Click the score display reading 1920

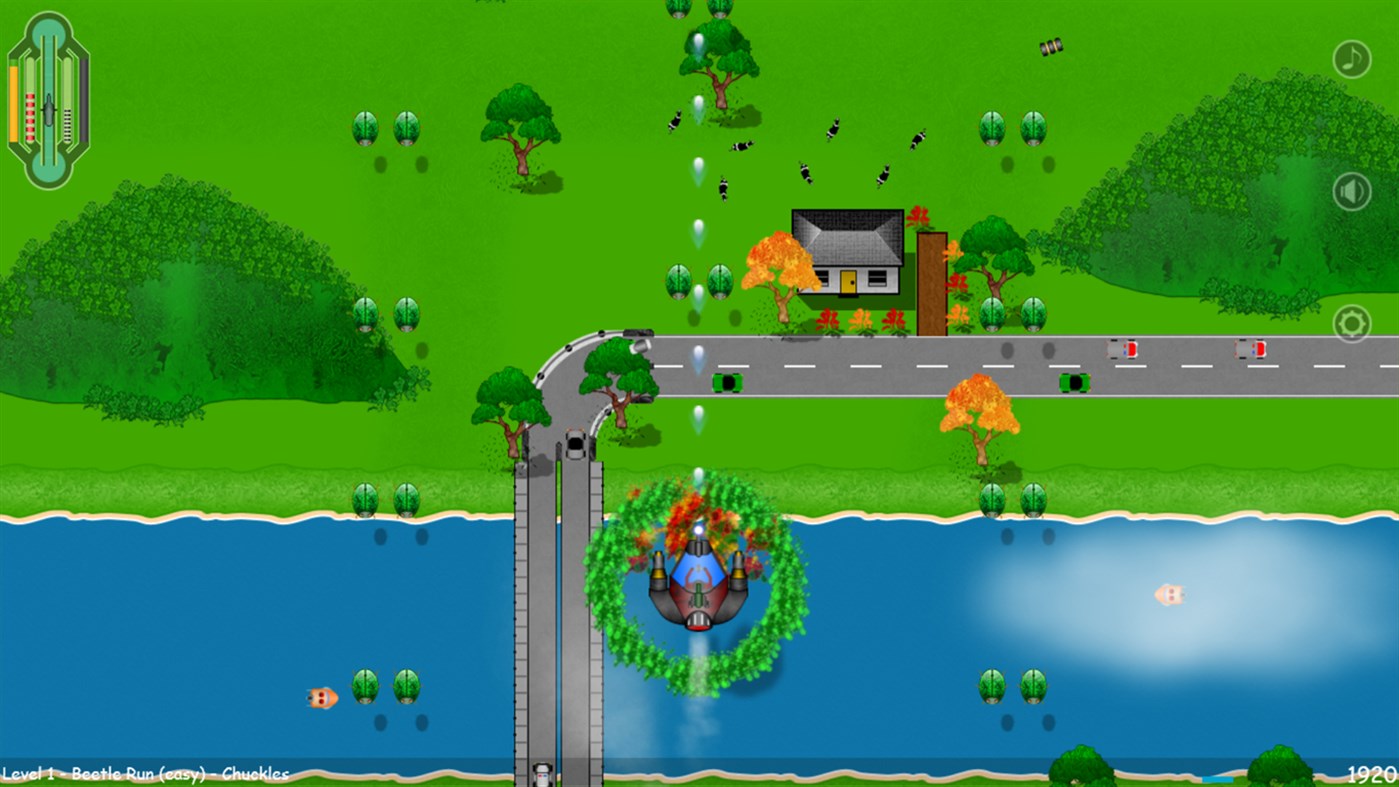1368,773
